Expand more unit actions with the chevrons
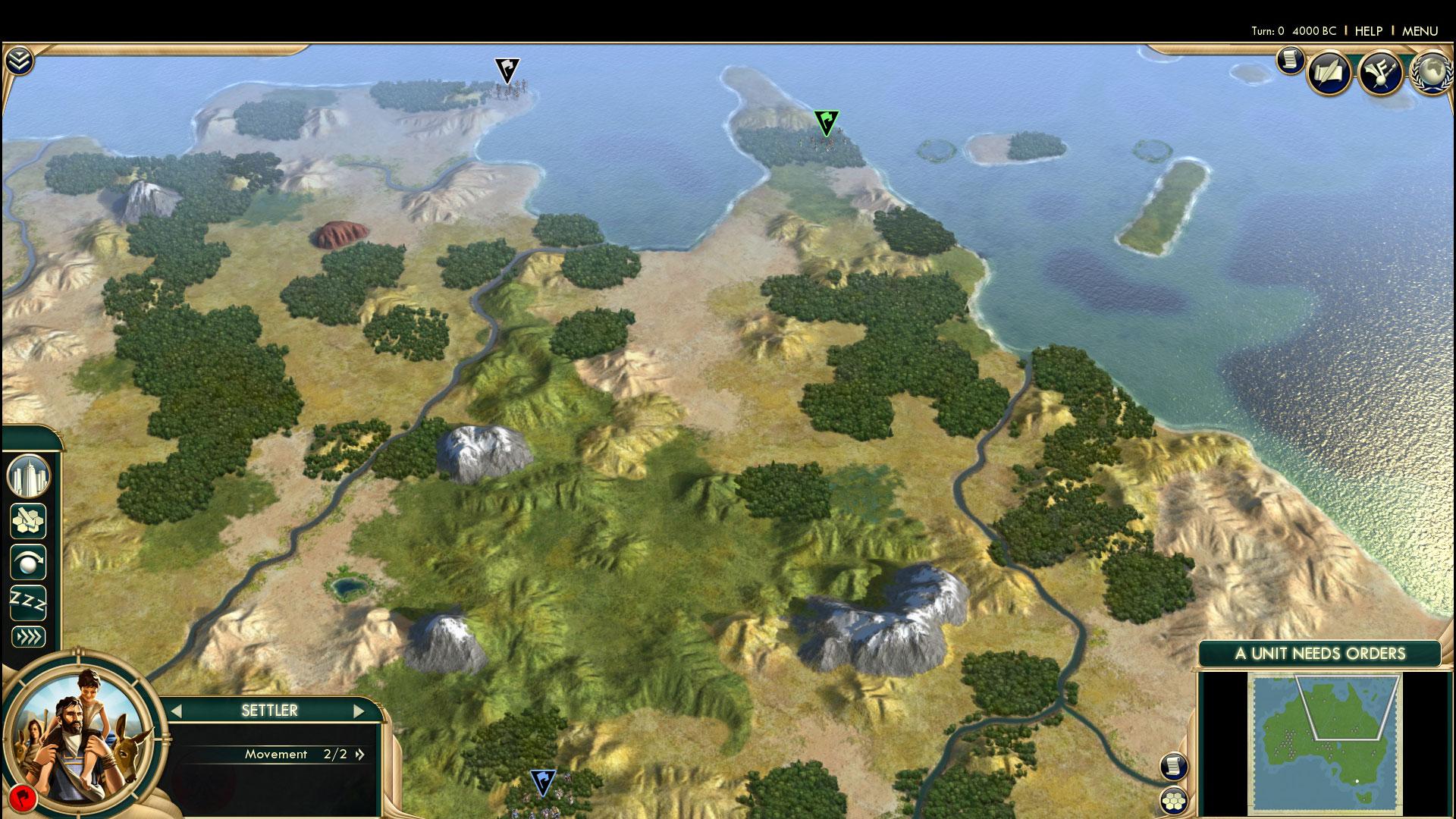The image size is (1456, 819). click(28, 637)
